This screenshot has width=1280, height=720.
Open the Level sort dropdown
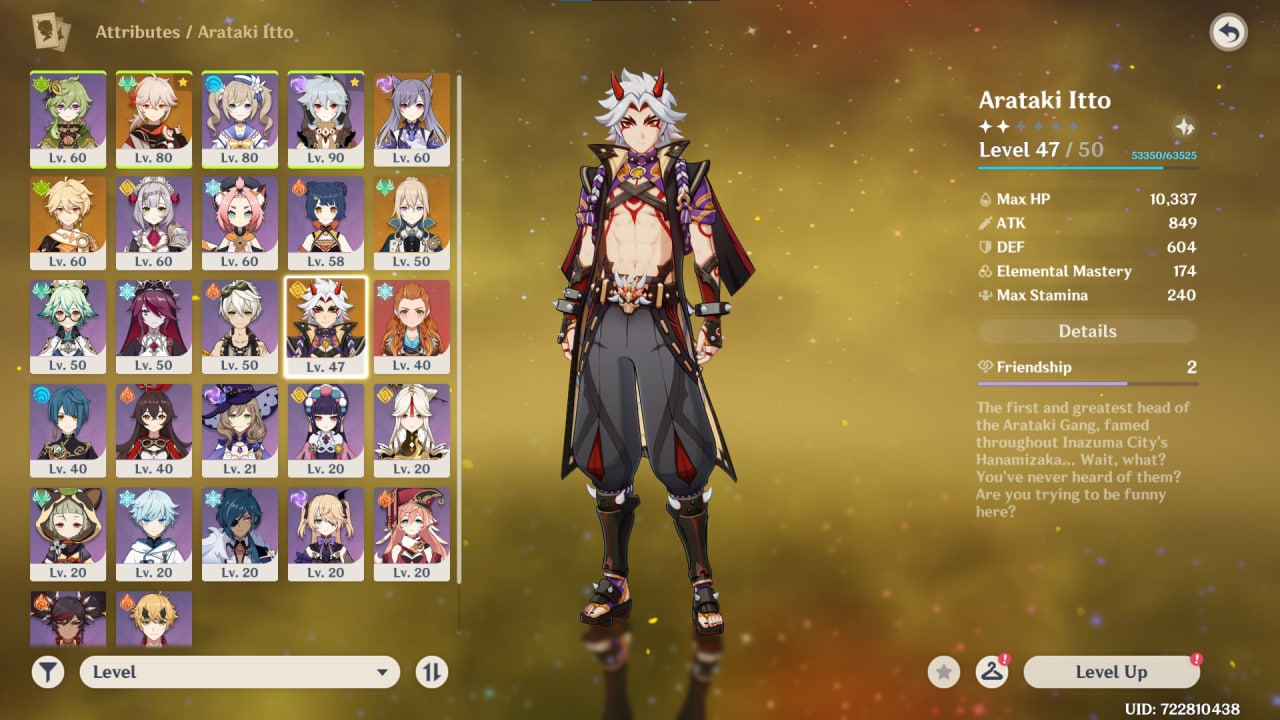[240, 672]
